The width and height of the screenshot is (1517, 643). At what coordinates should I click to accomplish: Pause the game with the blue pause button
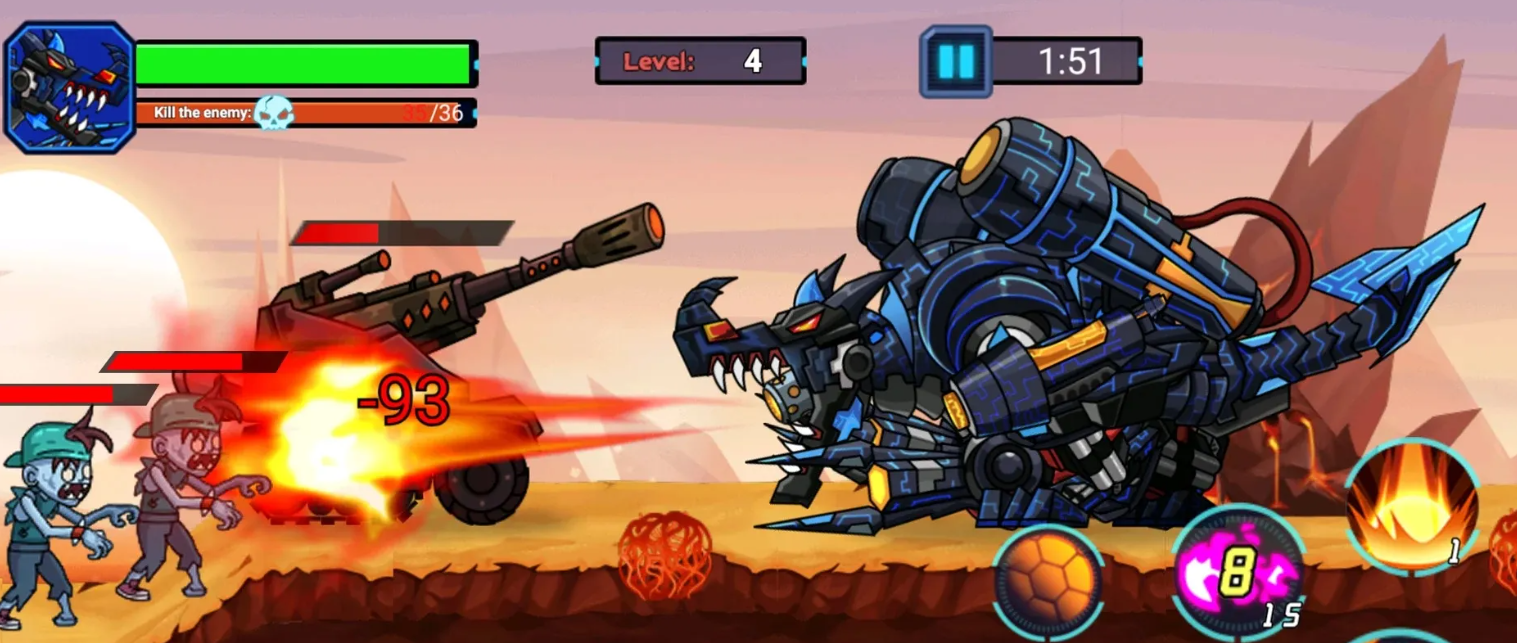[x=955, y=62]
